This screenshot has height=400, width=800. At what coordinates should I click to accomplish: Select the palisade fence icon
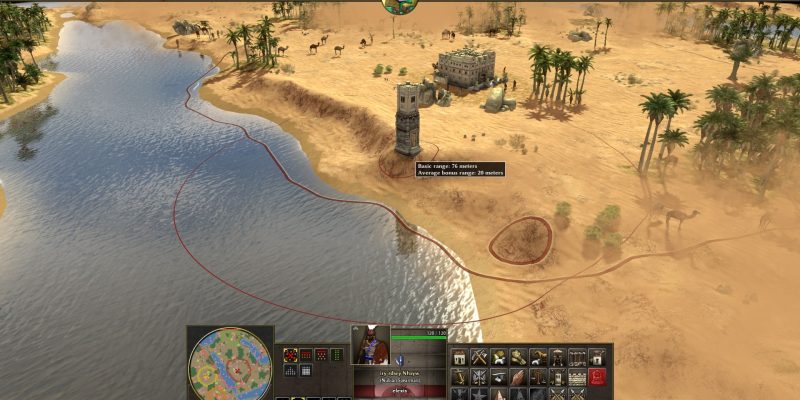[577, 357]
